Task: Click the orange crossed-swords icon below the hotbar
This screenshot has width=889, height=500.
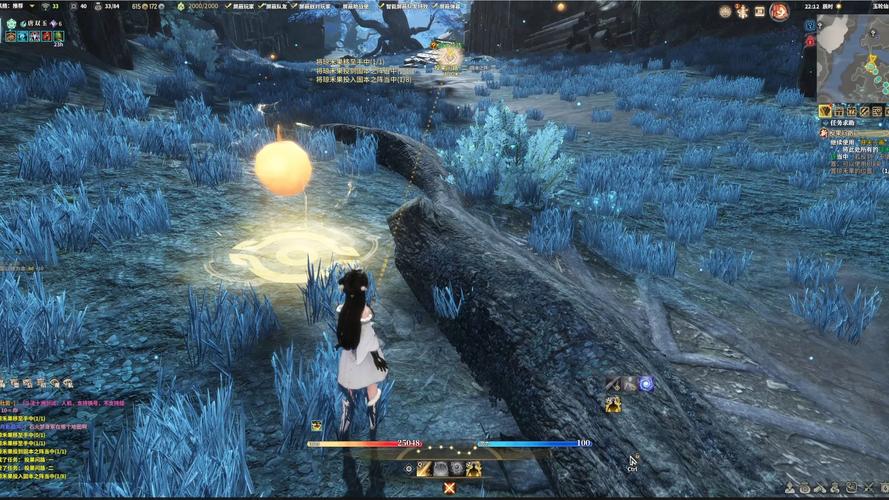Action: click(x=449, y=488)
